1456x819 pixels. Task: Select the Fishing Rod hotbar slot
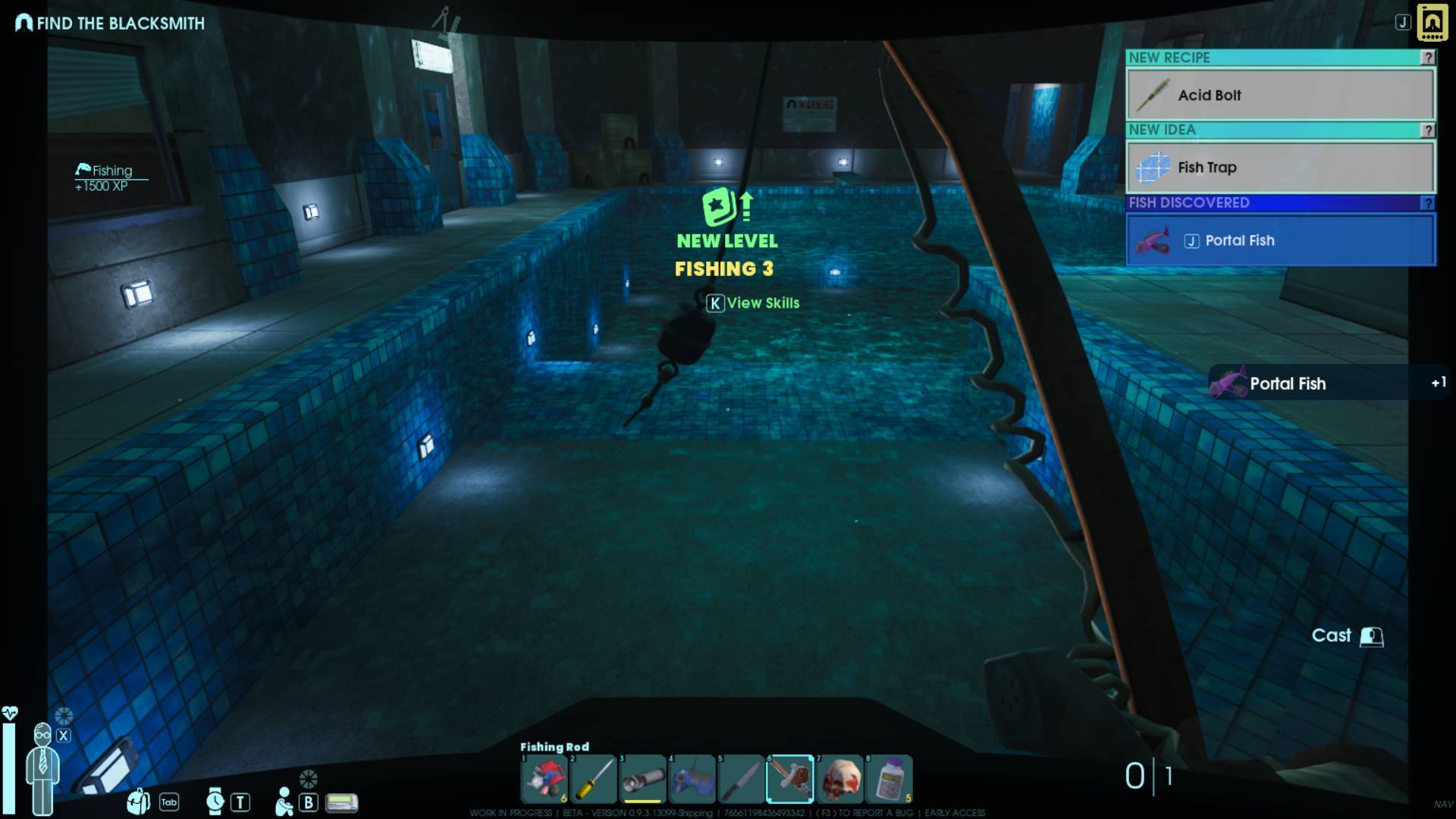click(789, 779)
